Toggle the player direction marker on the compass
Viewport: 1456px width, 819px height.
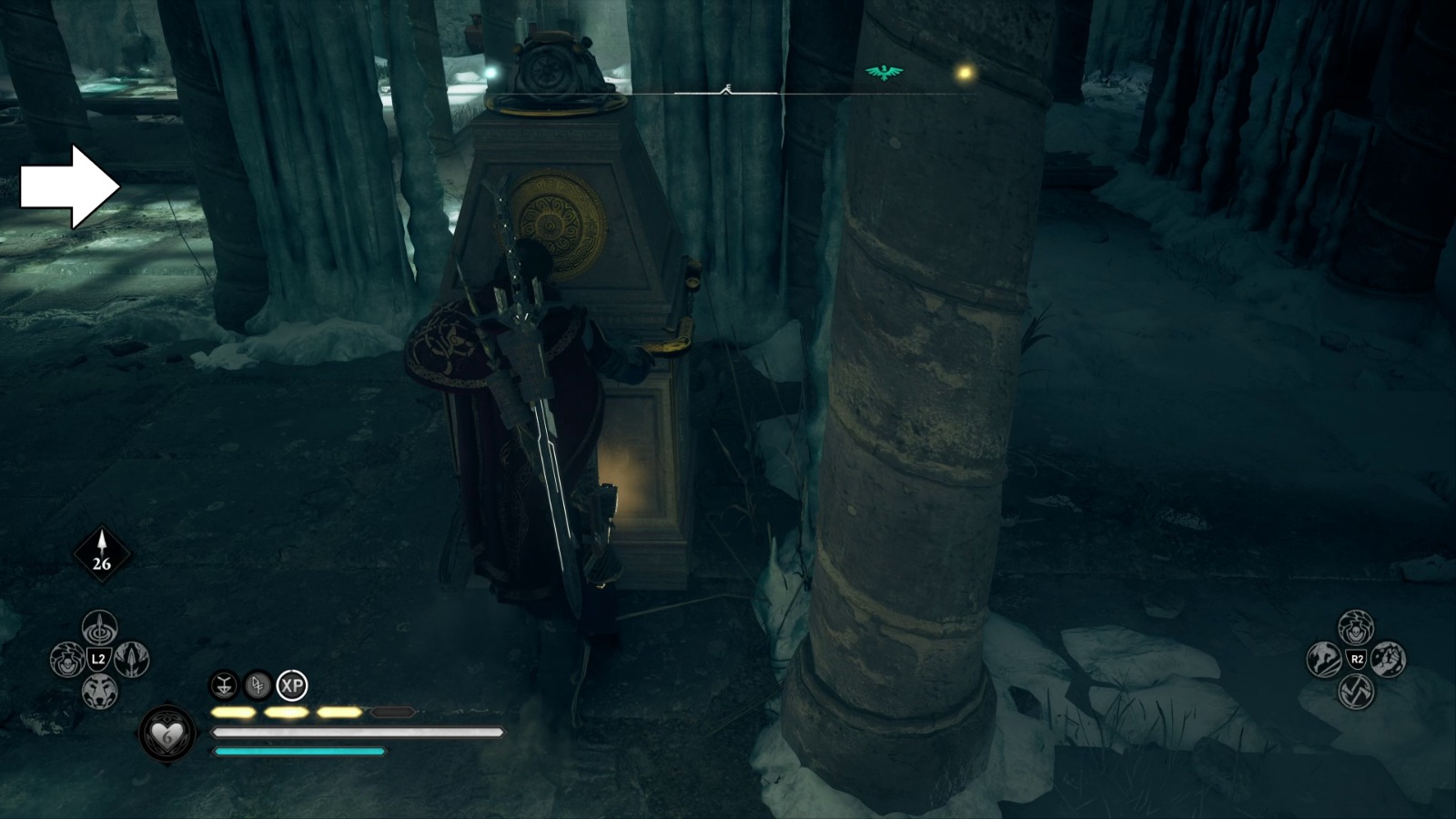pyautogui.click(x=728, y=88)
